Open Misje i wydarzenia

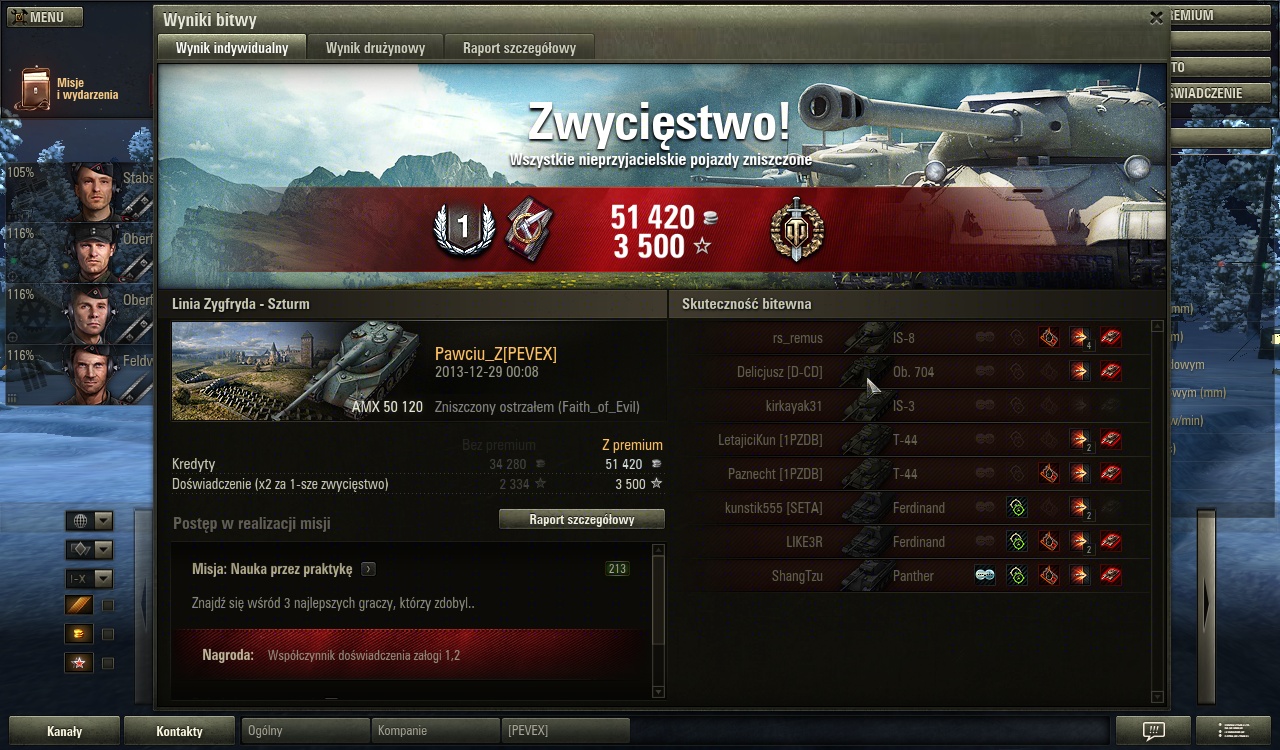point(69,89)
